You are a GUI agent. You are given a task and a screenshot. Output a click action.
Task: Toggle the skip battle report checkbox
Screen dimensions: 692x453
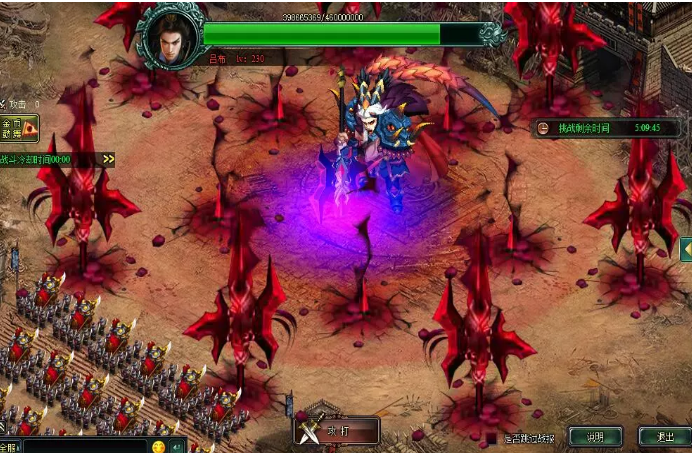pyautogui.click(x=491, y=438)
